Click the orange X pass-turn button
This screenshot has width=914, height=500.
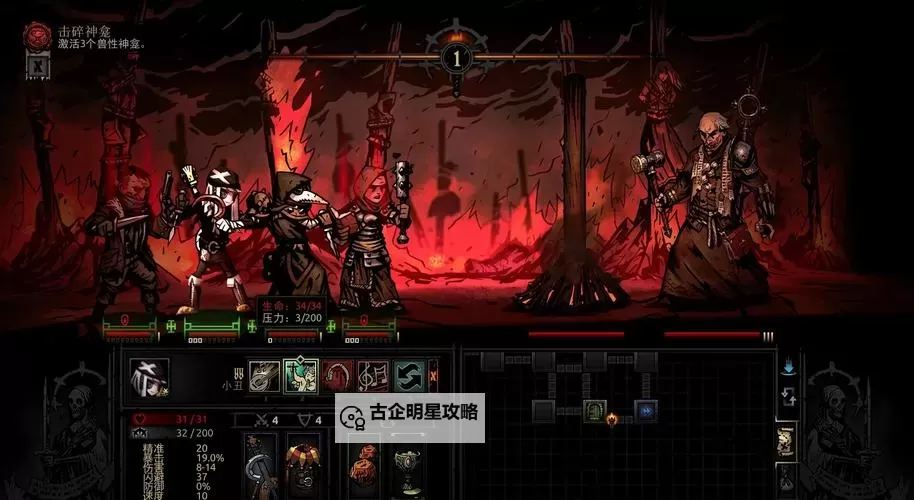[x=433, y=376]
